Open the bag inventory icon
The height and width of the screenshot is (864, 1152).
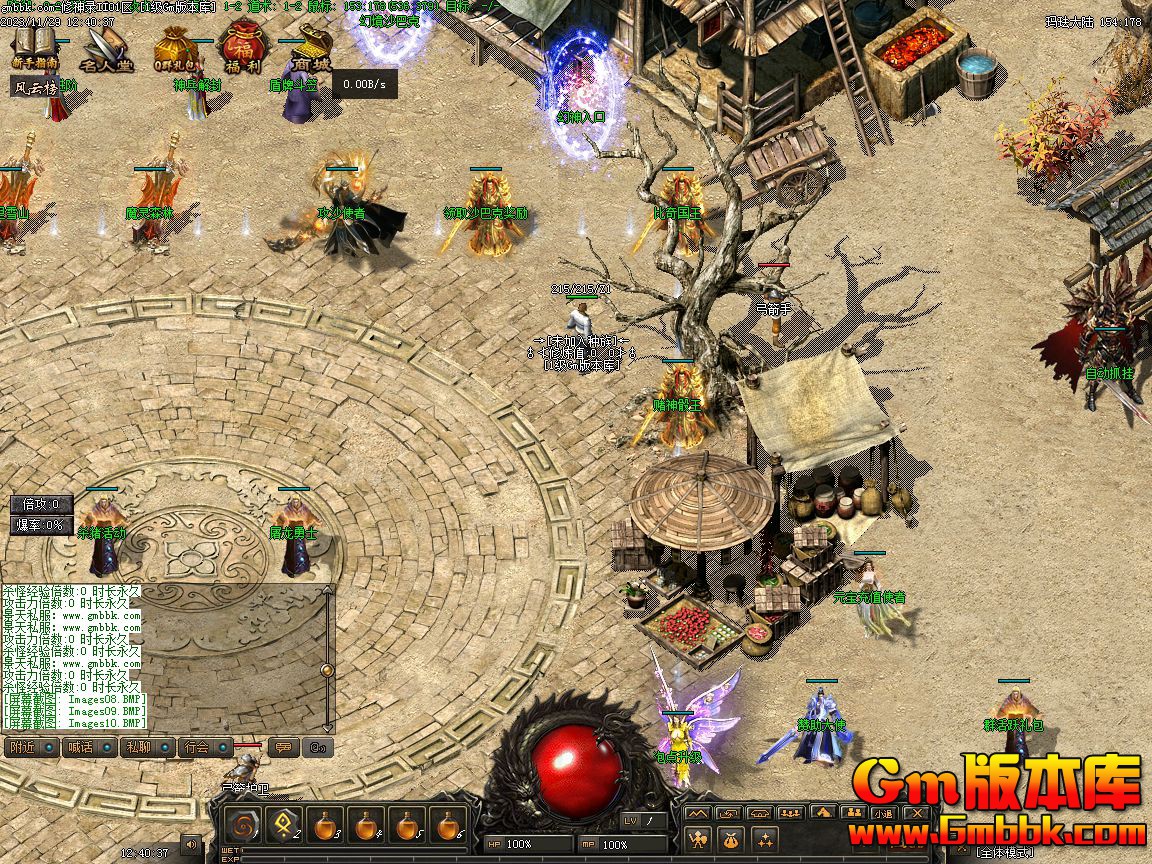[731, 838]
